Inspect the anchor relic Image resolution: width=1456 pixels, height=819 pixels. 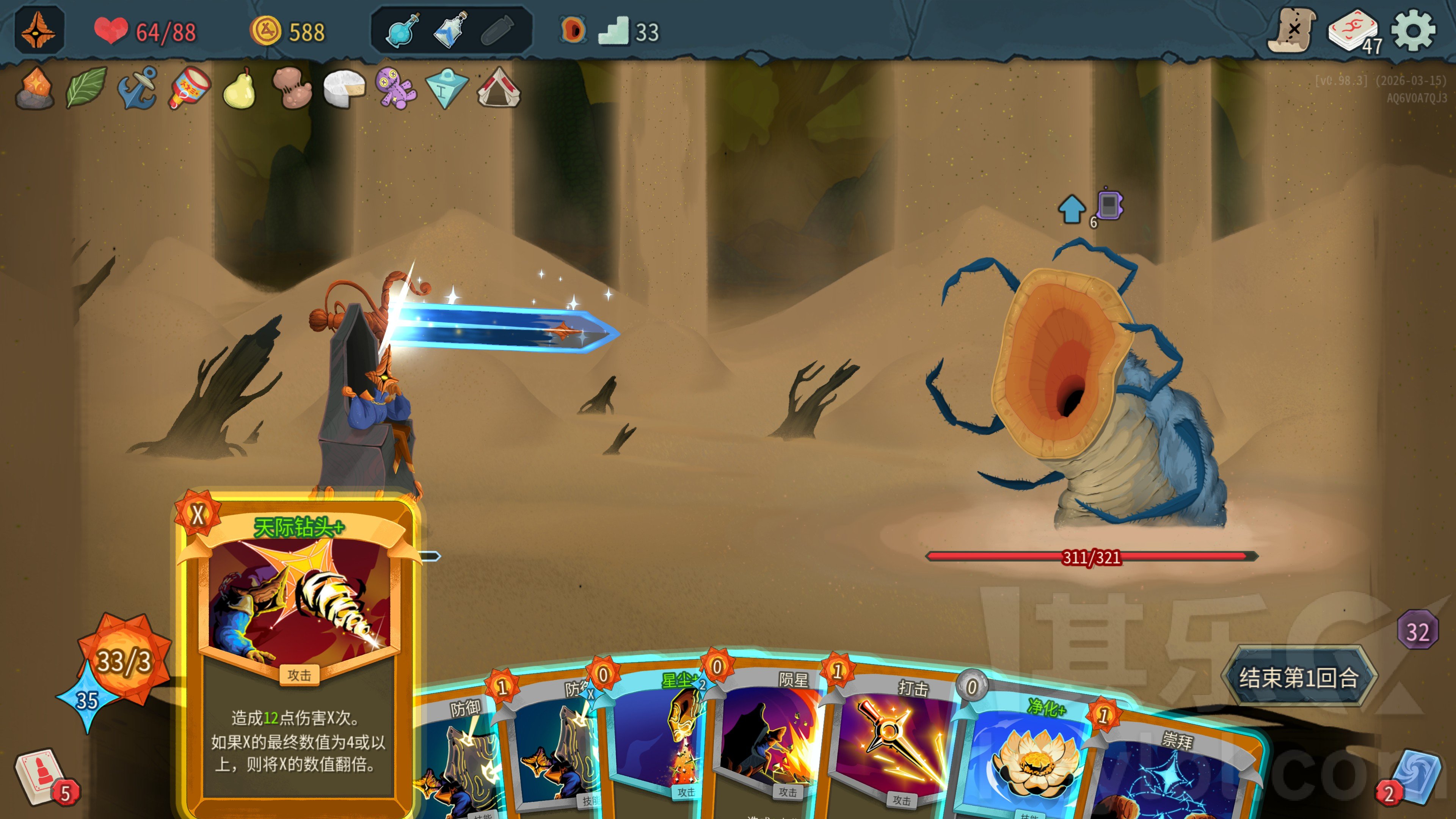[x=137, y=88]
